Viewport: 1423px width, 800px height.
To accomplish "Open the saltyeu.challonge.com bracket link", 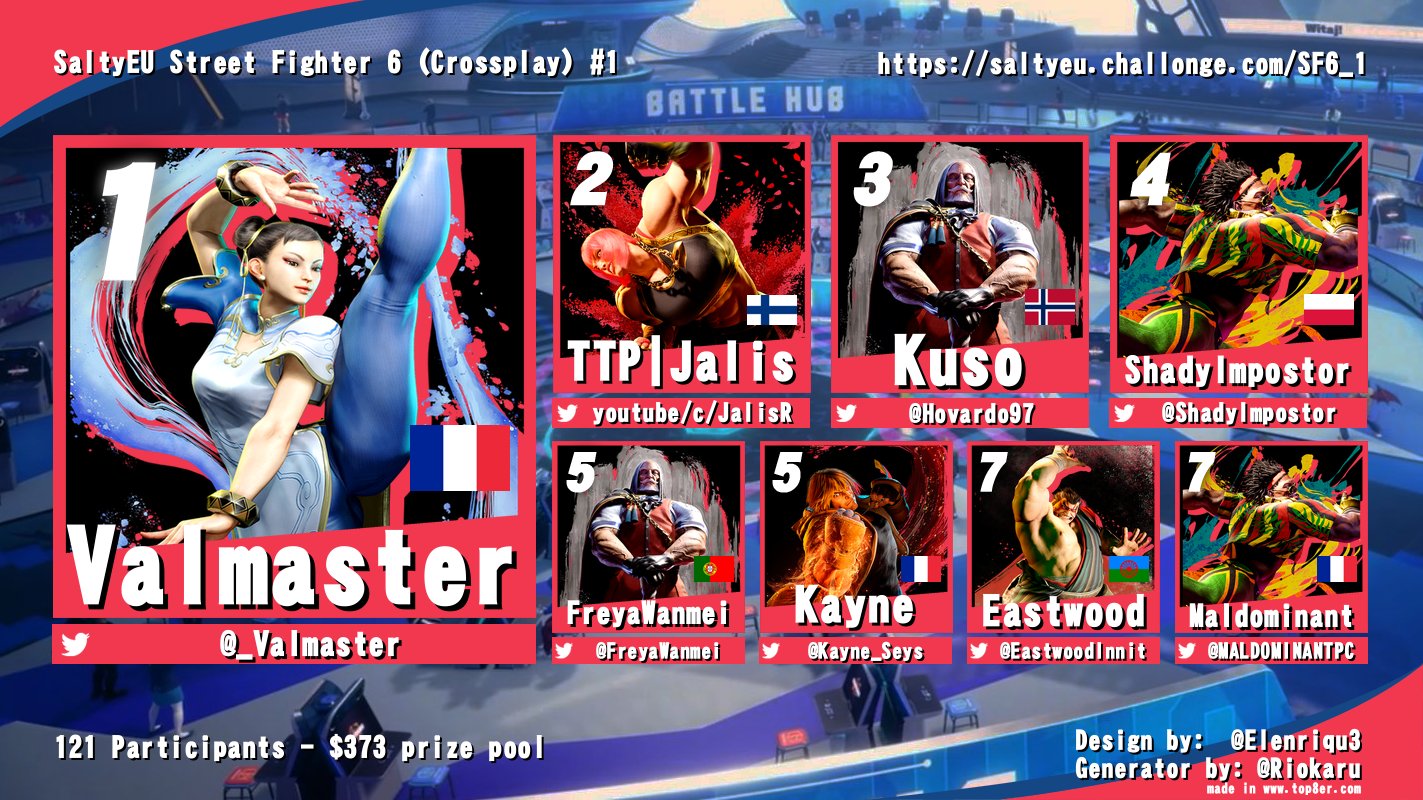I will click(1122, 65).
